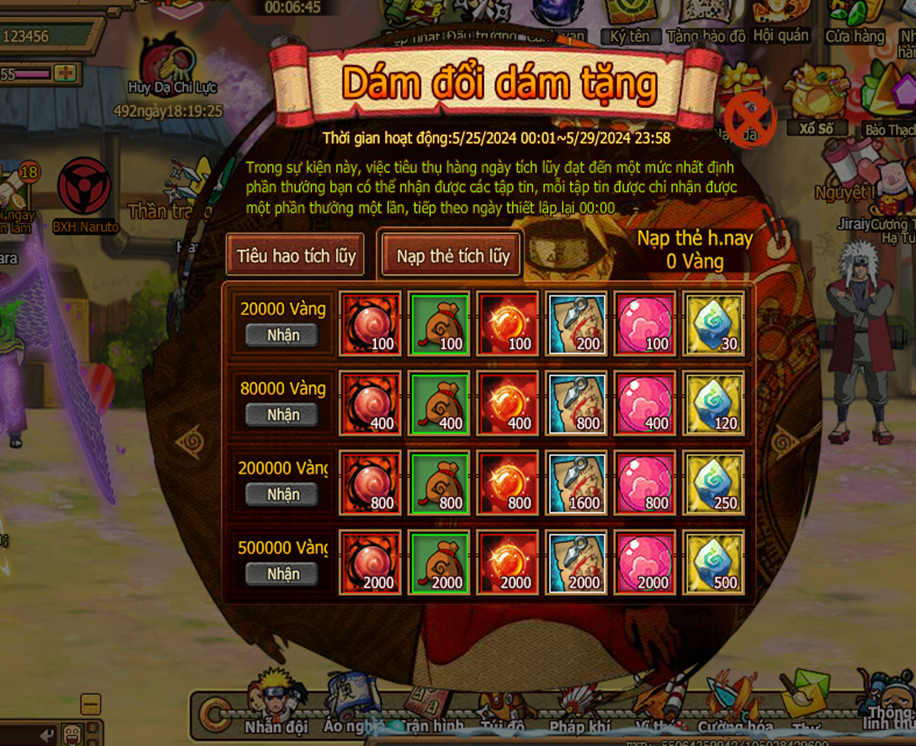Viewport: 916px width, 746px height.
Task: Select the Nạp thẻ tích lũy tab
Action: pyautogui.click(x=452, y=256)
